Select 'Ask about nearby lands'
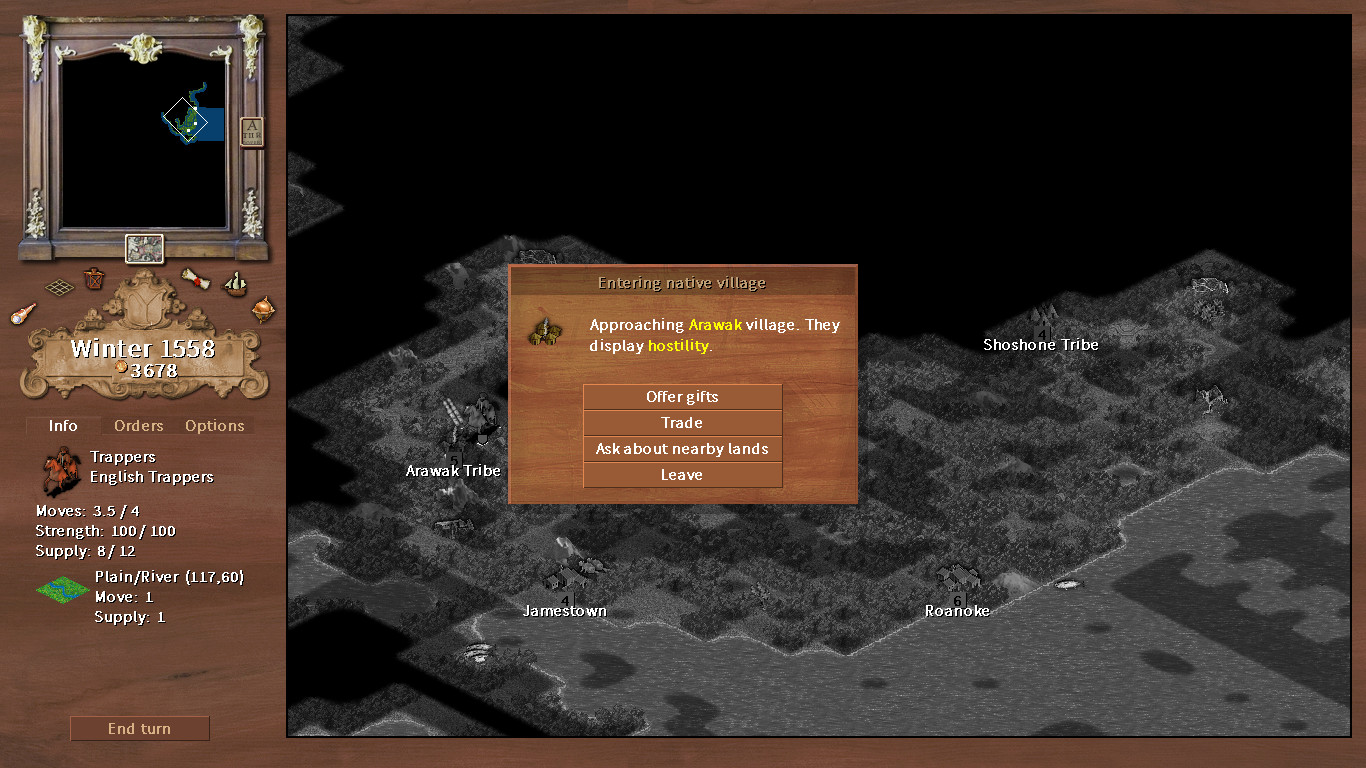The image size is (1366, 768). pos(682,448)
